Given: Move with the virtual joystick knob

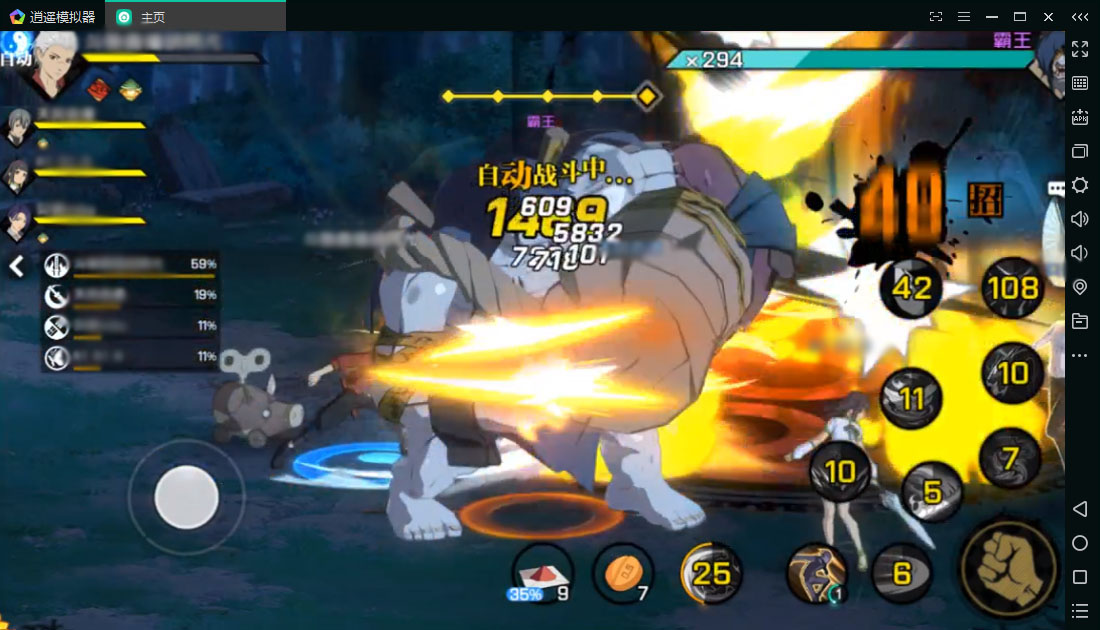Looking at the screenshot, I should [186, 497].
